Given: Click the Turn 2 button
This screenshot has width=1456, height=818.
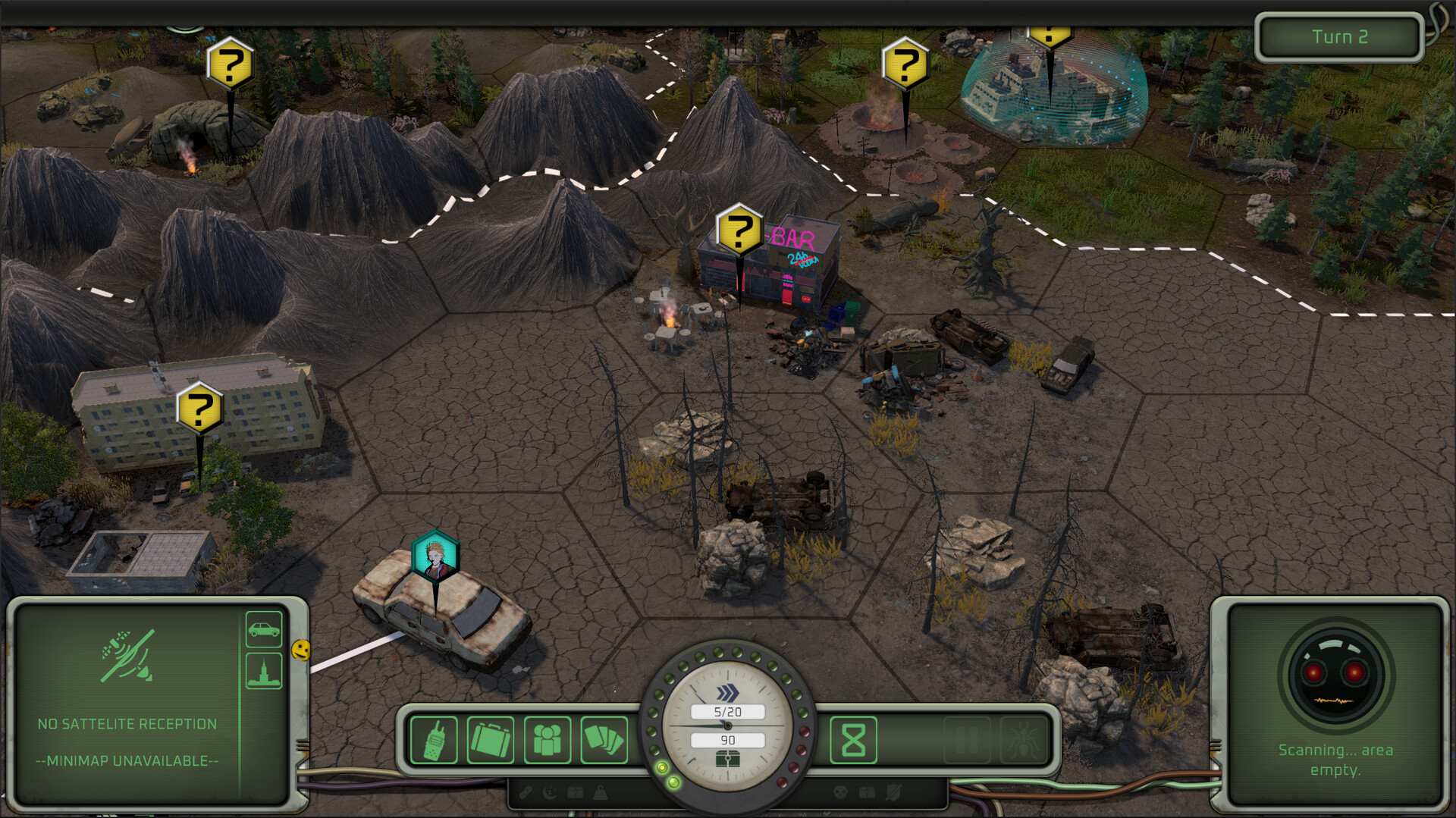Looking at the screenshot, I should pyautogui.click(x=1338, y=36).
